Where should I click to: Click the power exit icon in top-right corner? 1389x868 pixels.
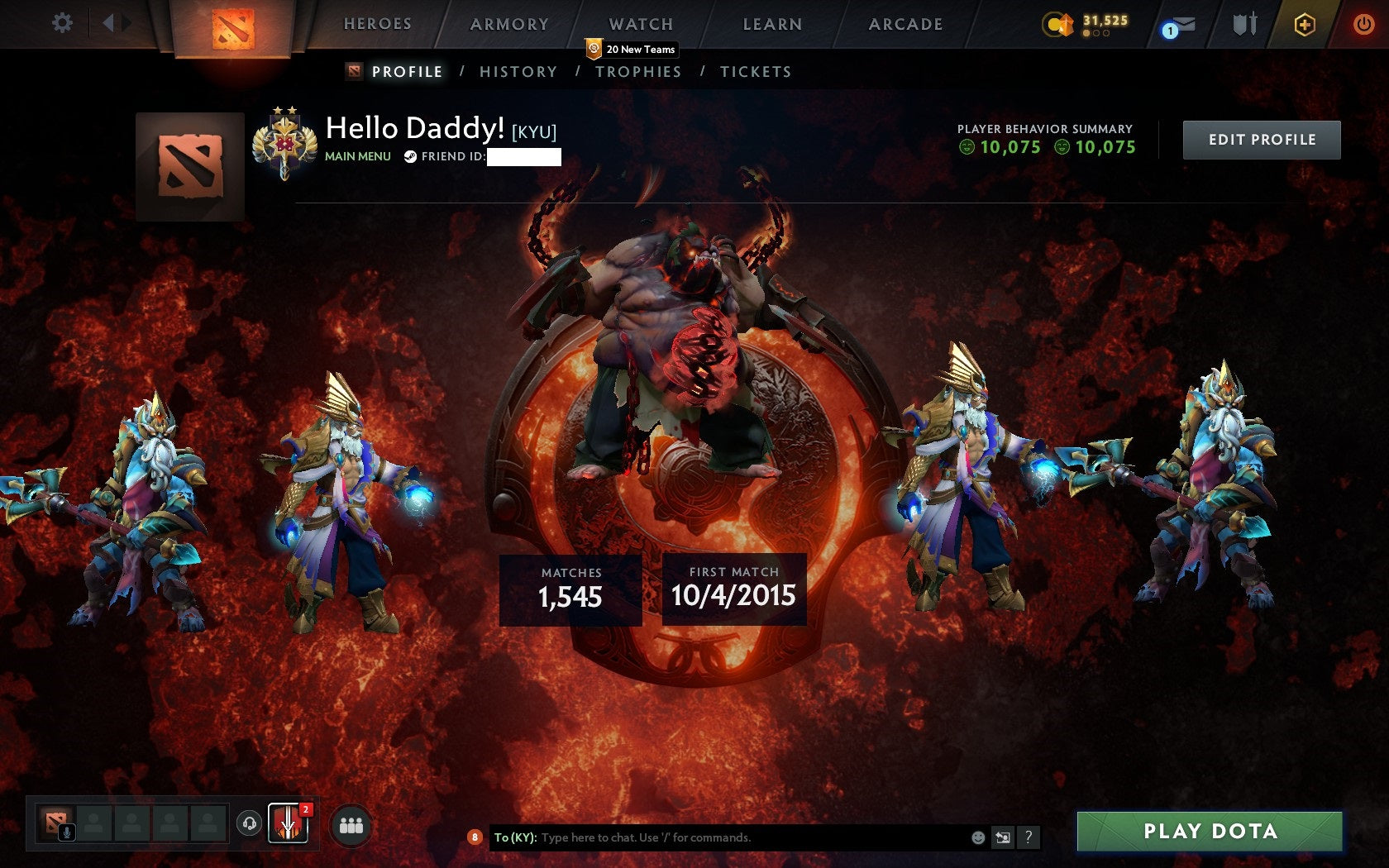click(x=1361, y=24)
